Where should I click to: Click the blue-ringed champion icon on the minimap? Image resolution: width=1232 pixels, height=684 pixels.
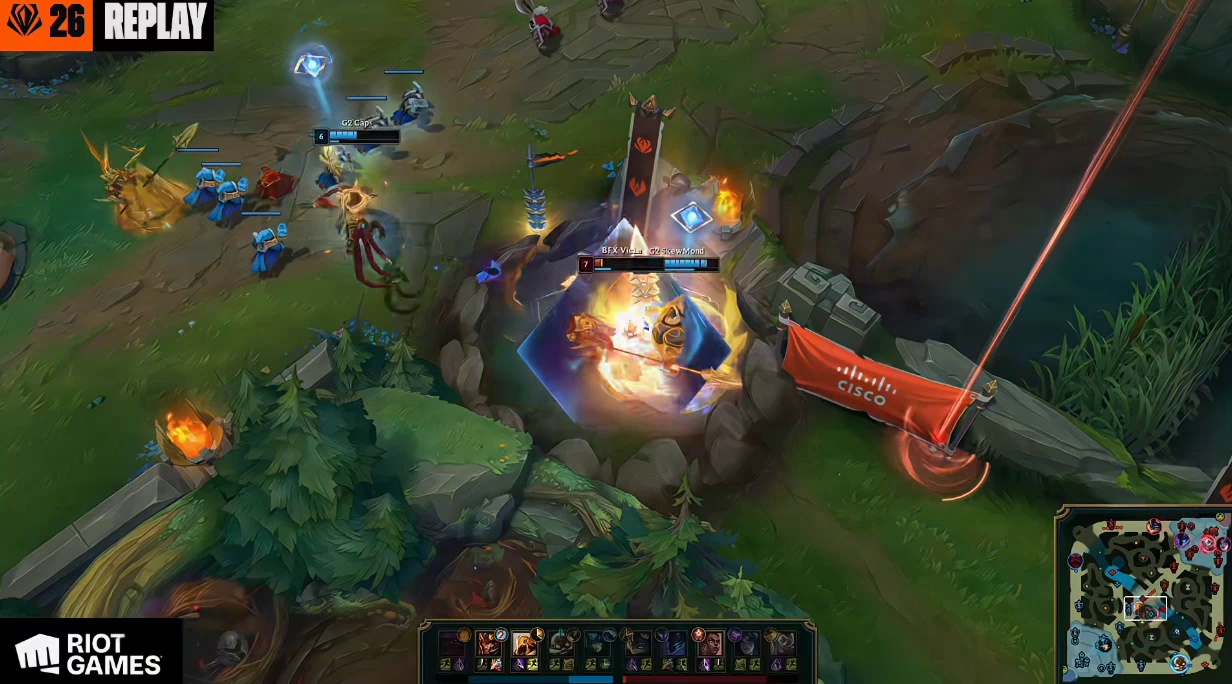[x=1180, y=663]
